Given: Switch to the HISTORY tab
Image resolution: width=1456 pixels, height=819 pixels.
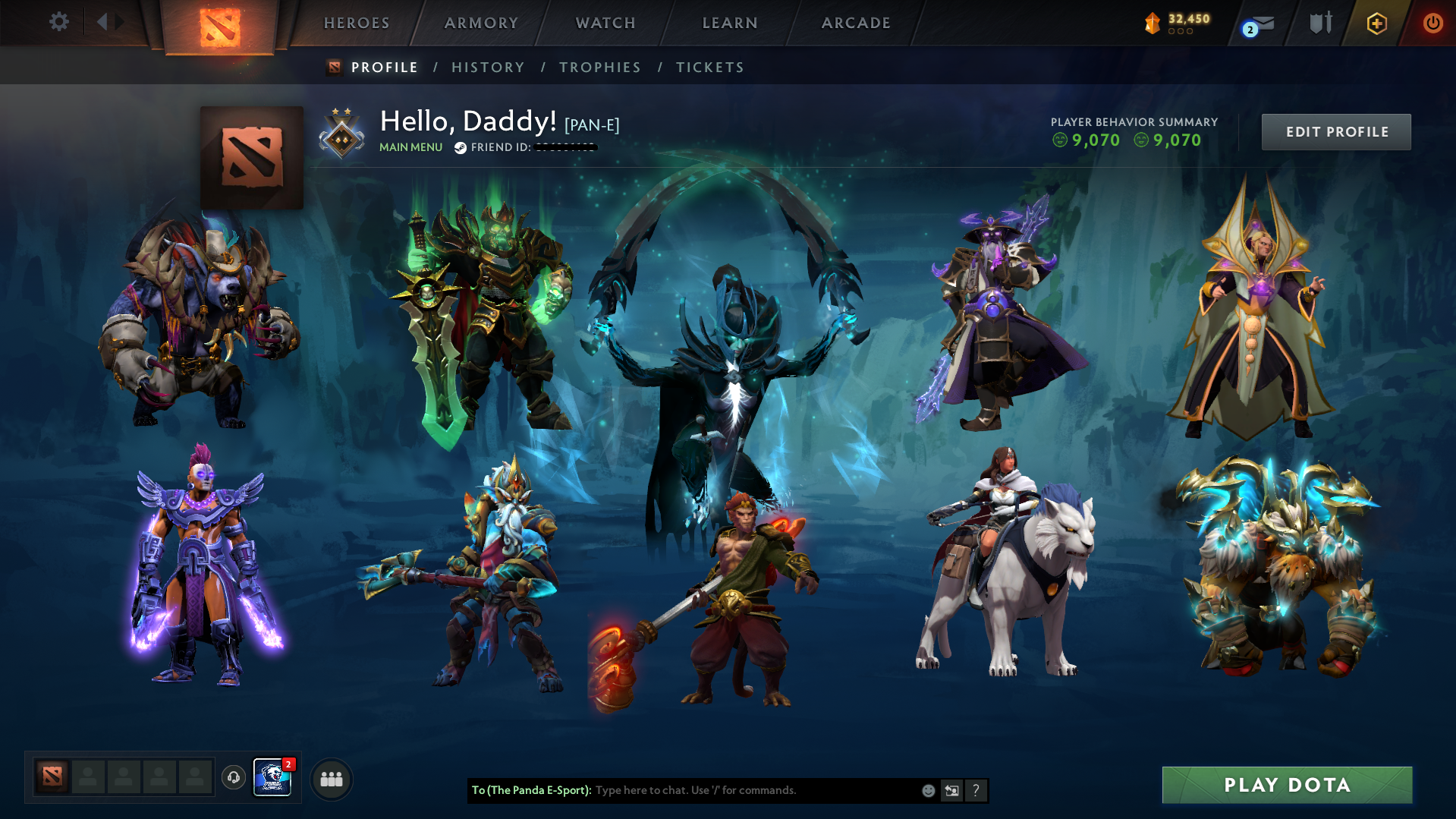Looking at the screenshot, I should coord(488,67).
